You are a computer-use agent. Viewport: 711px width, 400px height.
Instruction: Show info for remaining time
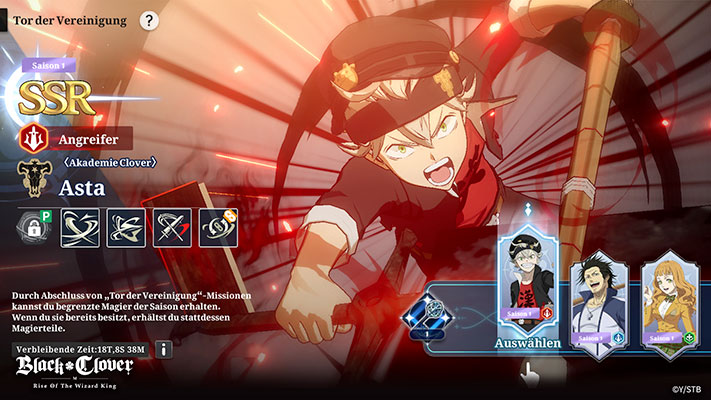(x=164, y=349)
